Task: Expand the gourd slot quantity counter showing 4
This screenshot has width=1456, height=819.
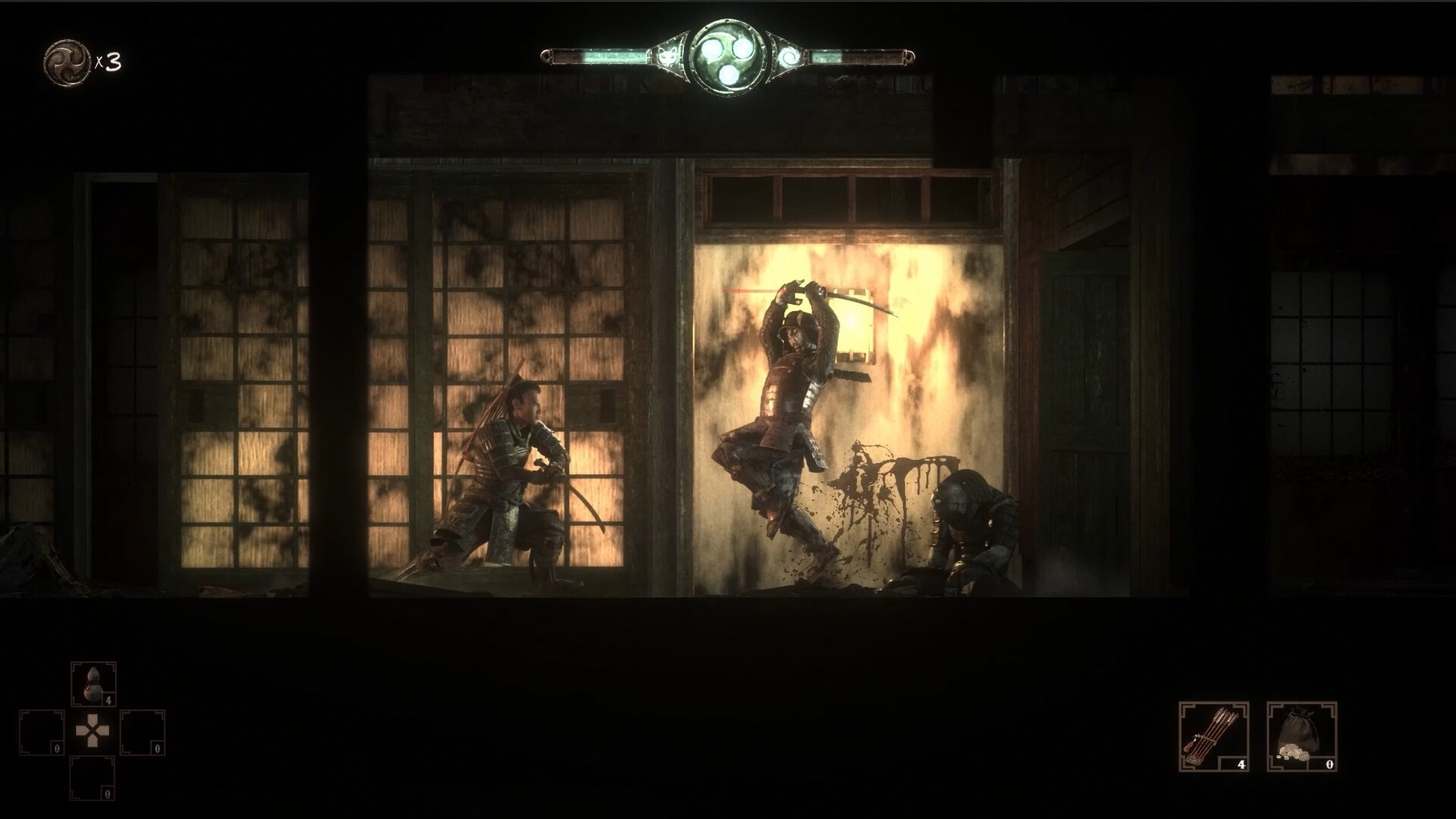Action: [109, 700]
